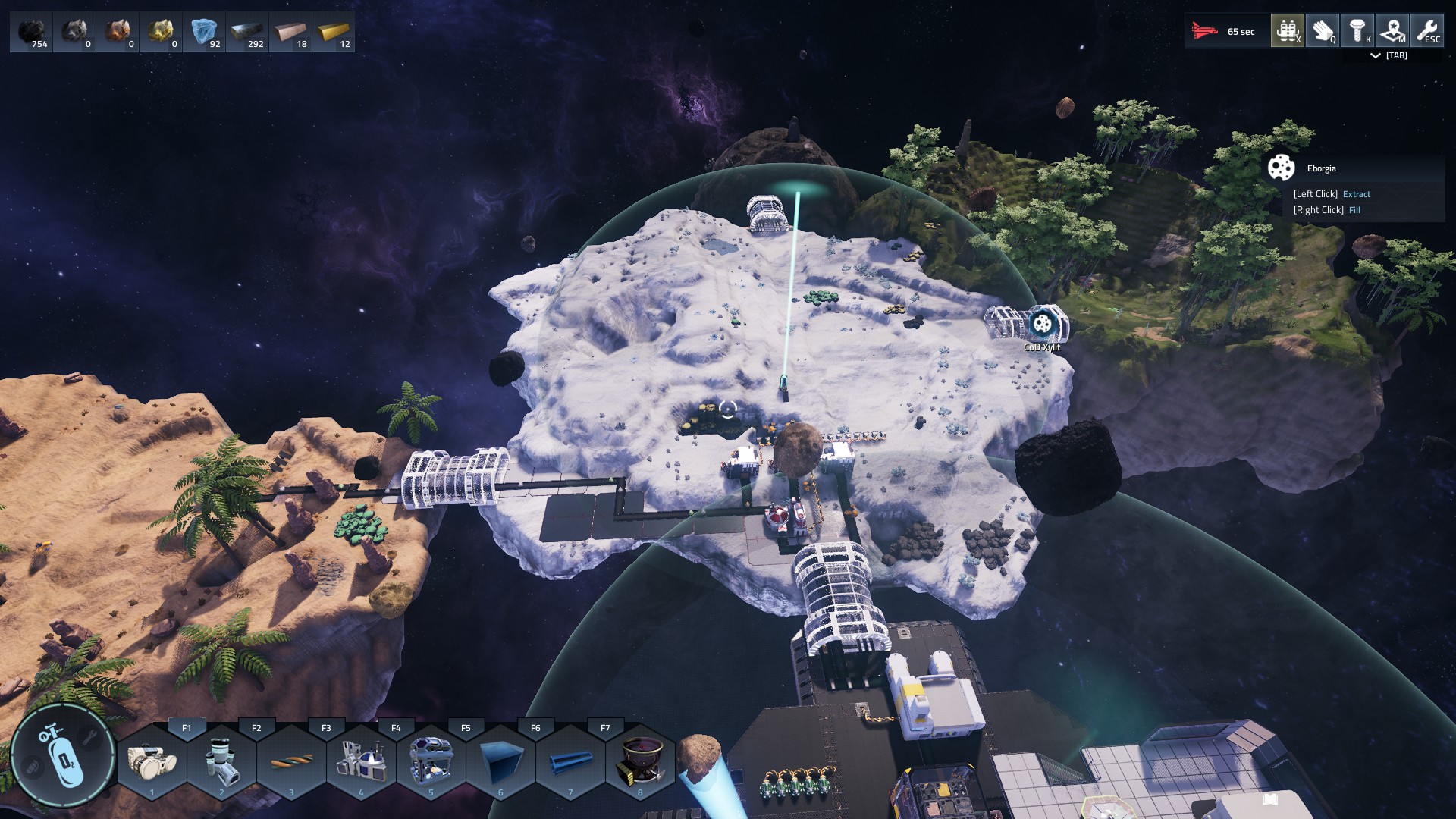1456x819 pixels.
Task: Pick the dark cauldron machine in slot 8
Action: pos(640,761)
